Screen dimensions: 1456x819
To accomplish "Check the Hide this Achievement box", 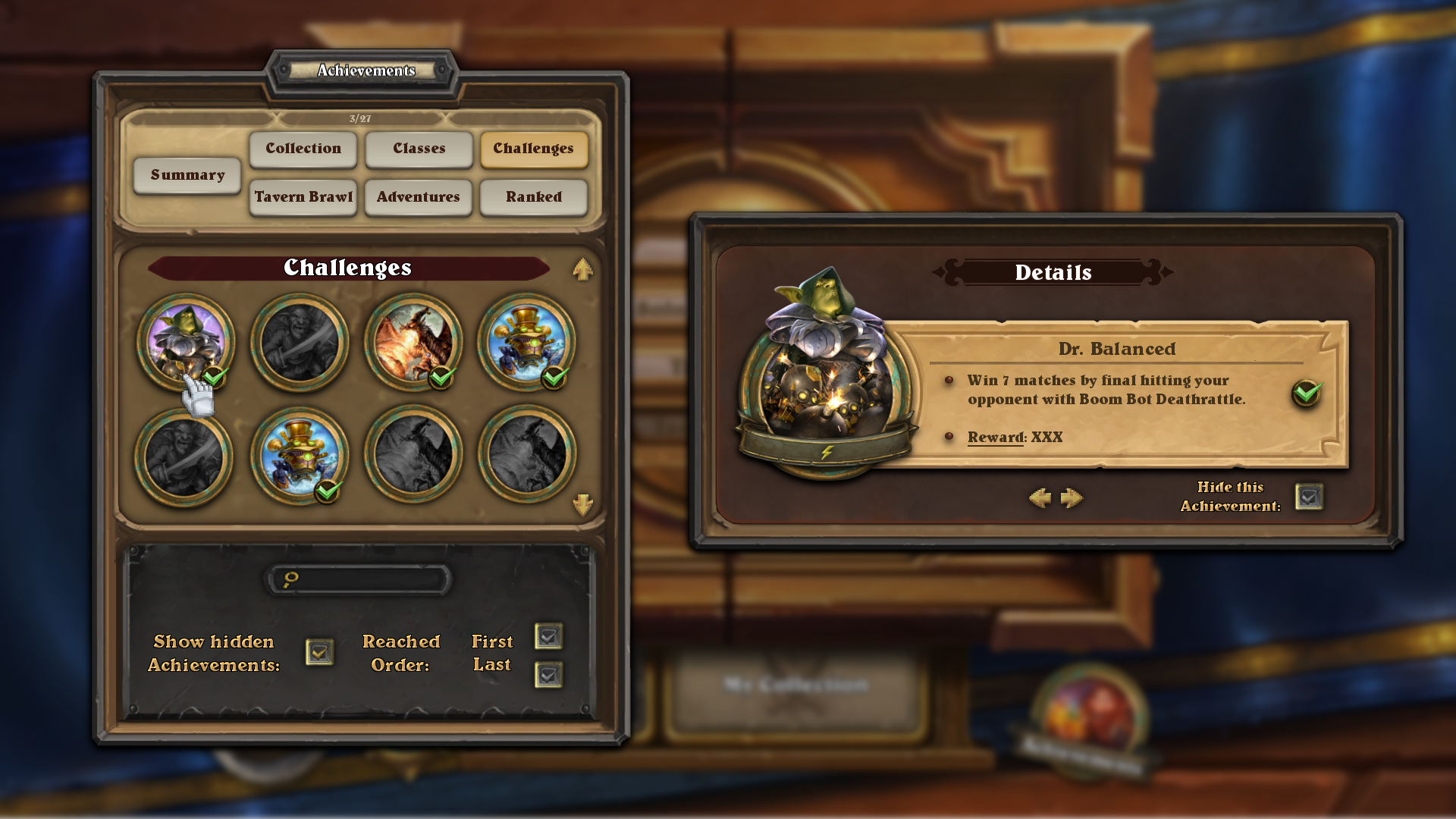I will coord(1309,497).
